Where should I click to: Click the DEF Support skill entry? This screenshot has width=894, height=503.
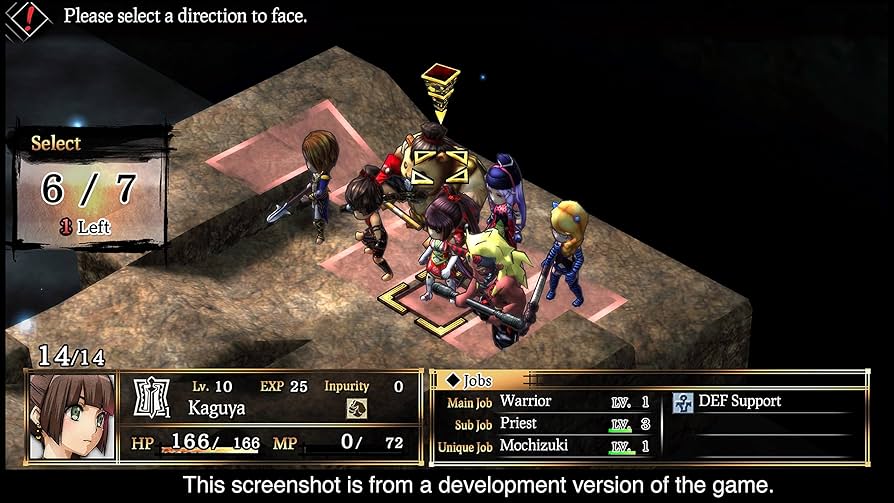click(741, 401)
